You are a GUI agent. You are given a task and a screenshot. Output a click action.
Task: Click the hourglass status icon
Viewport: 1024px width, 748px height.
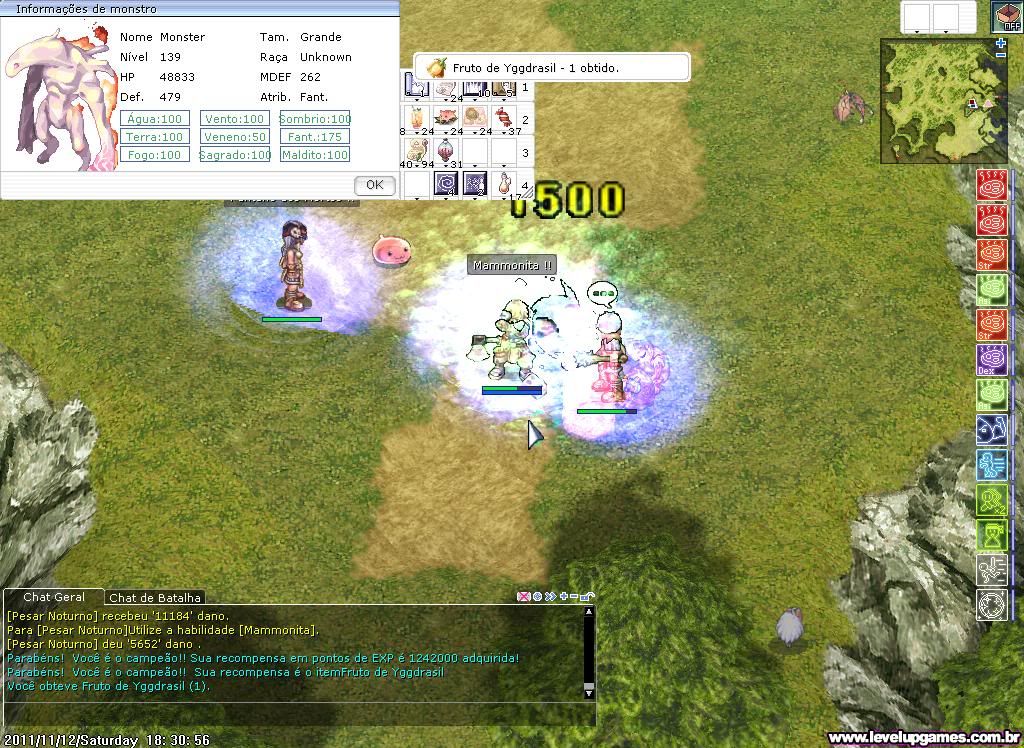click(x=991, y=535)
